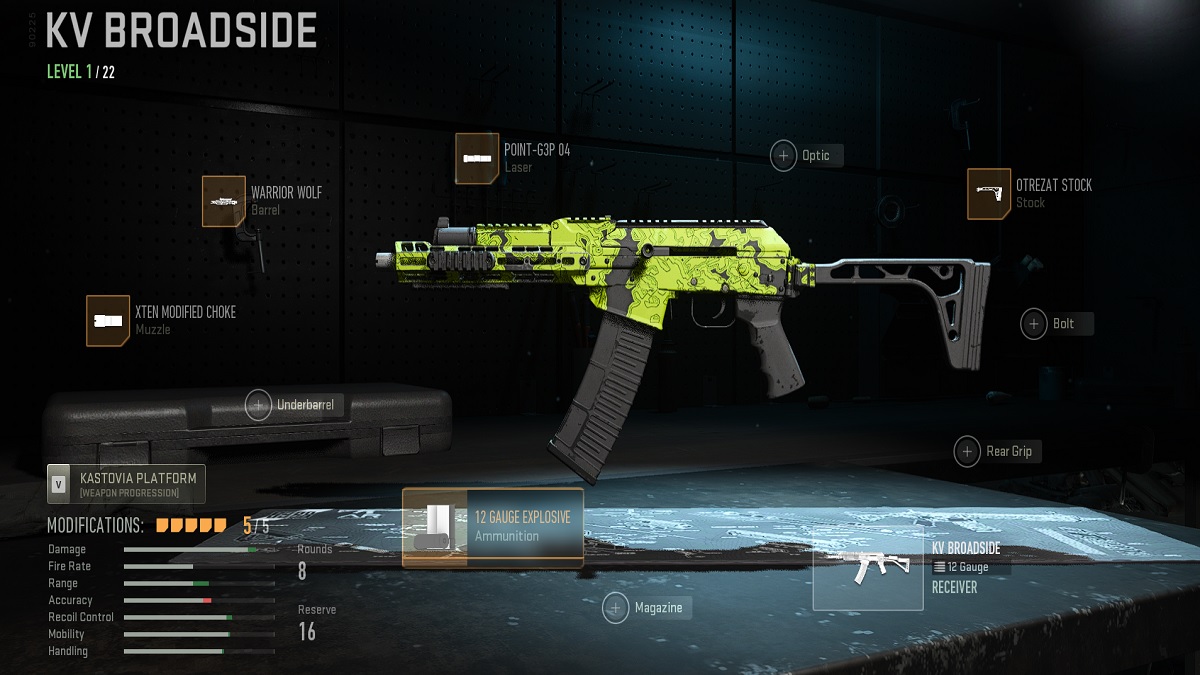
Task: Open Kastovia Platform weapon progression
Action: coord(126,484)
